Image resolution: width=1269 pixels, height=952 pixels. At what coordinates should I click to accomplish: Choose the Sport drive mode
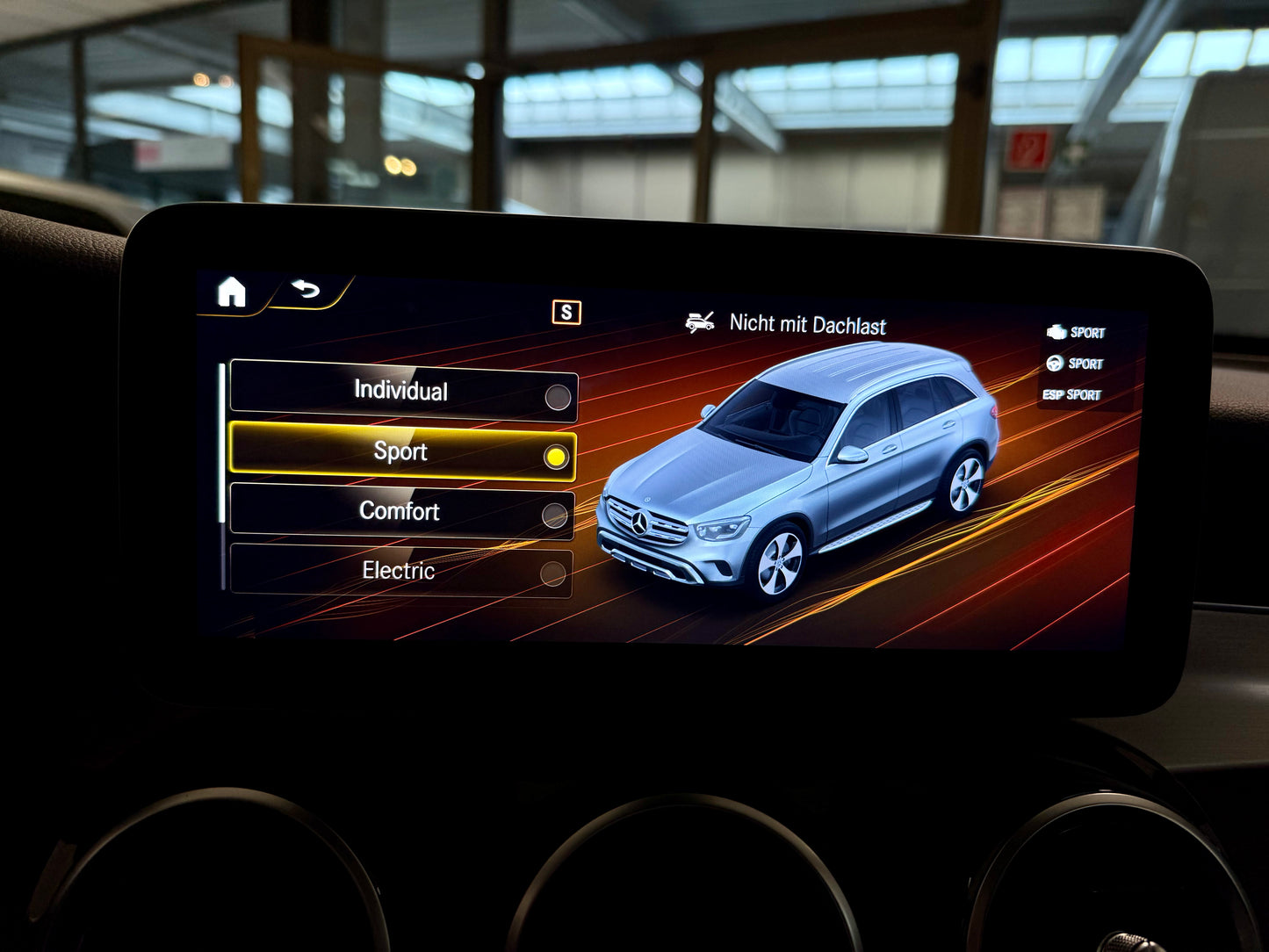coord(402,453)
